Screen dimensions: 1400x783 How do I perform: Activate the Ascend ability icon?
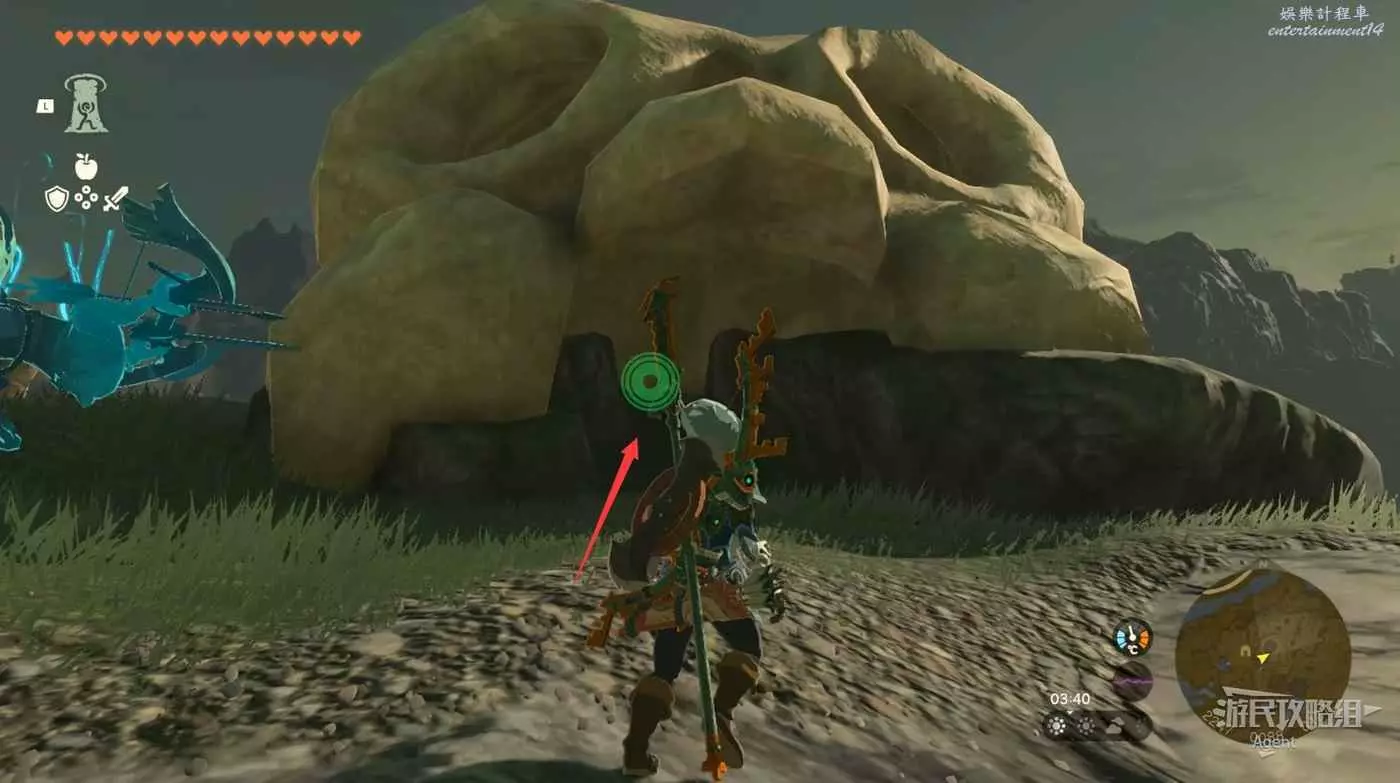[86, 104]
